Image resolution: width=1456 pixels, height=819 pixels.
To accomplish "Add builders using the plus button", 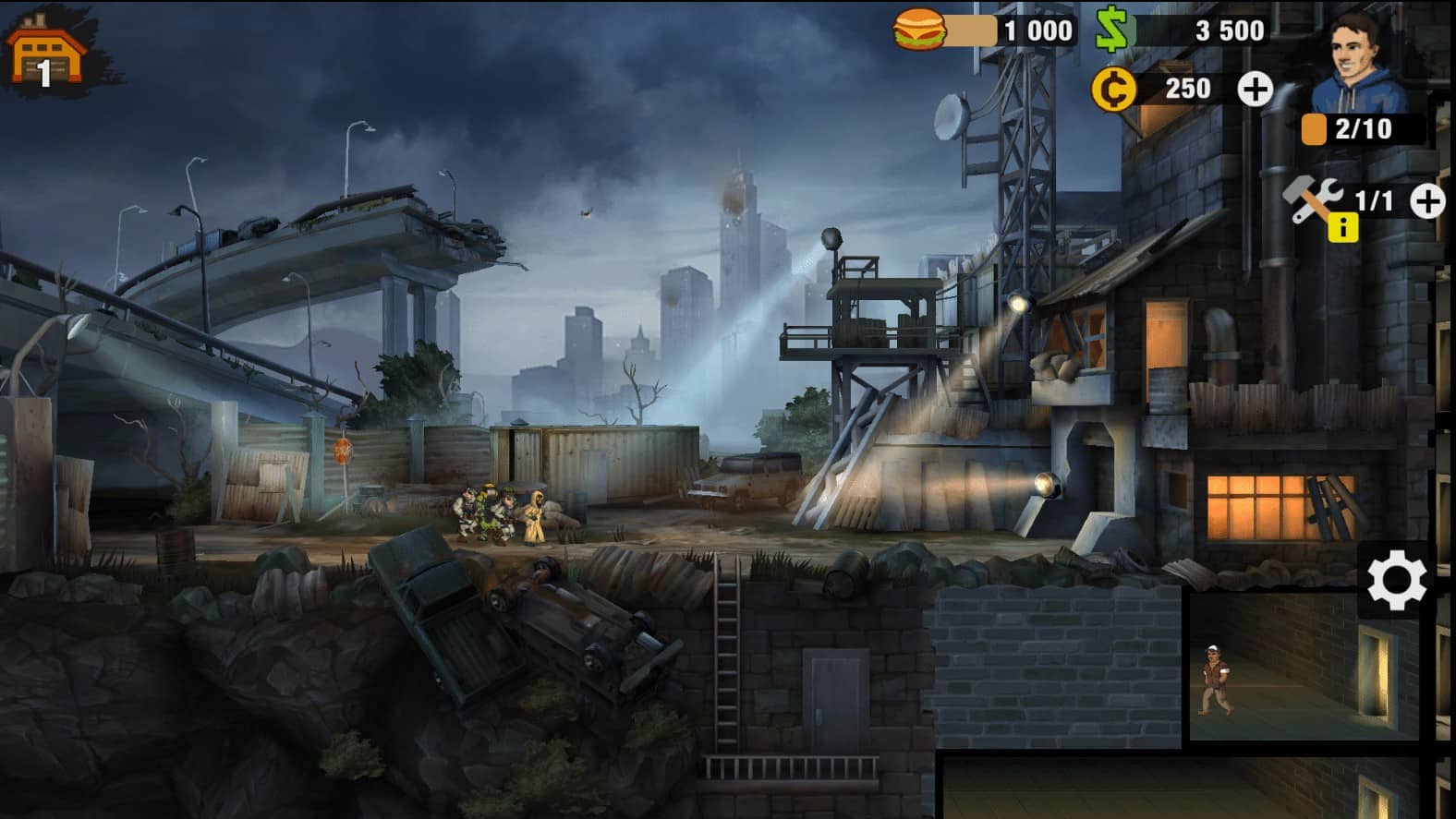I will [1427, 201].
